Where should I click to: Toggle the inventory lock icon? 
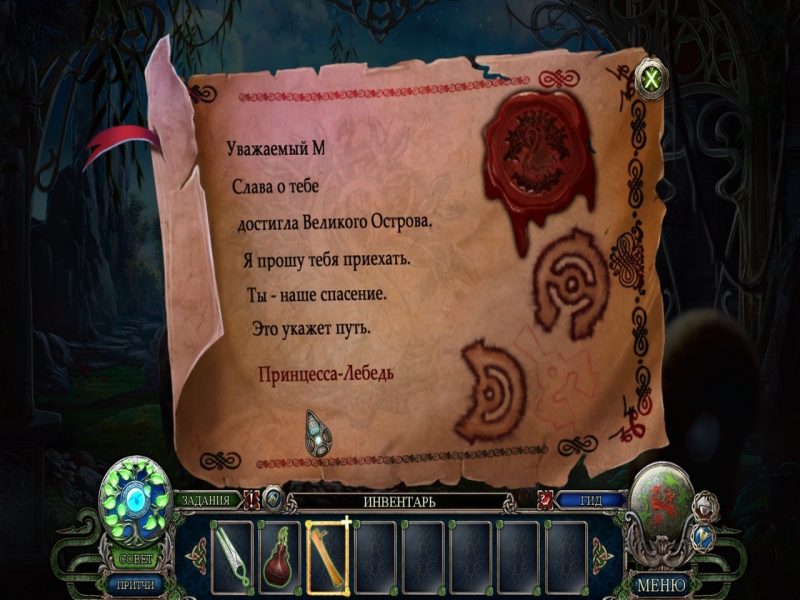tap(273, 499)
